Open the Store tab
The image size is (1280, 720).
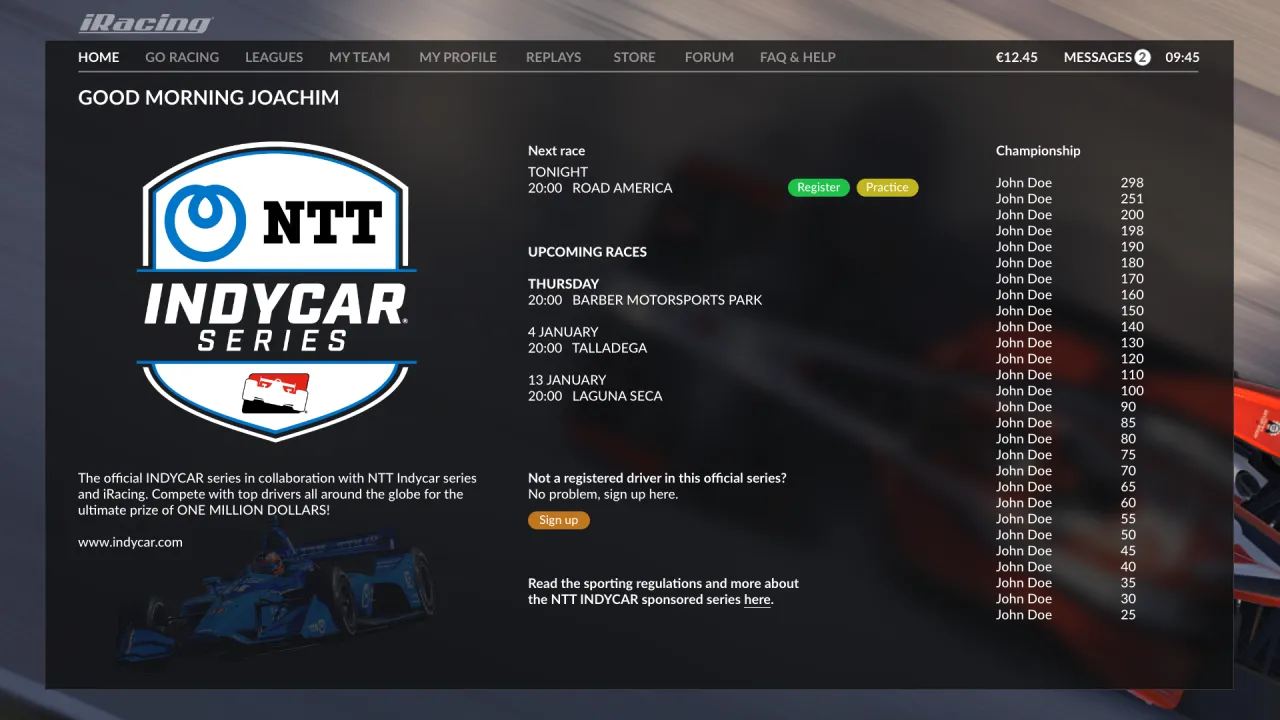click(634, 57)
